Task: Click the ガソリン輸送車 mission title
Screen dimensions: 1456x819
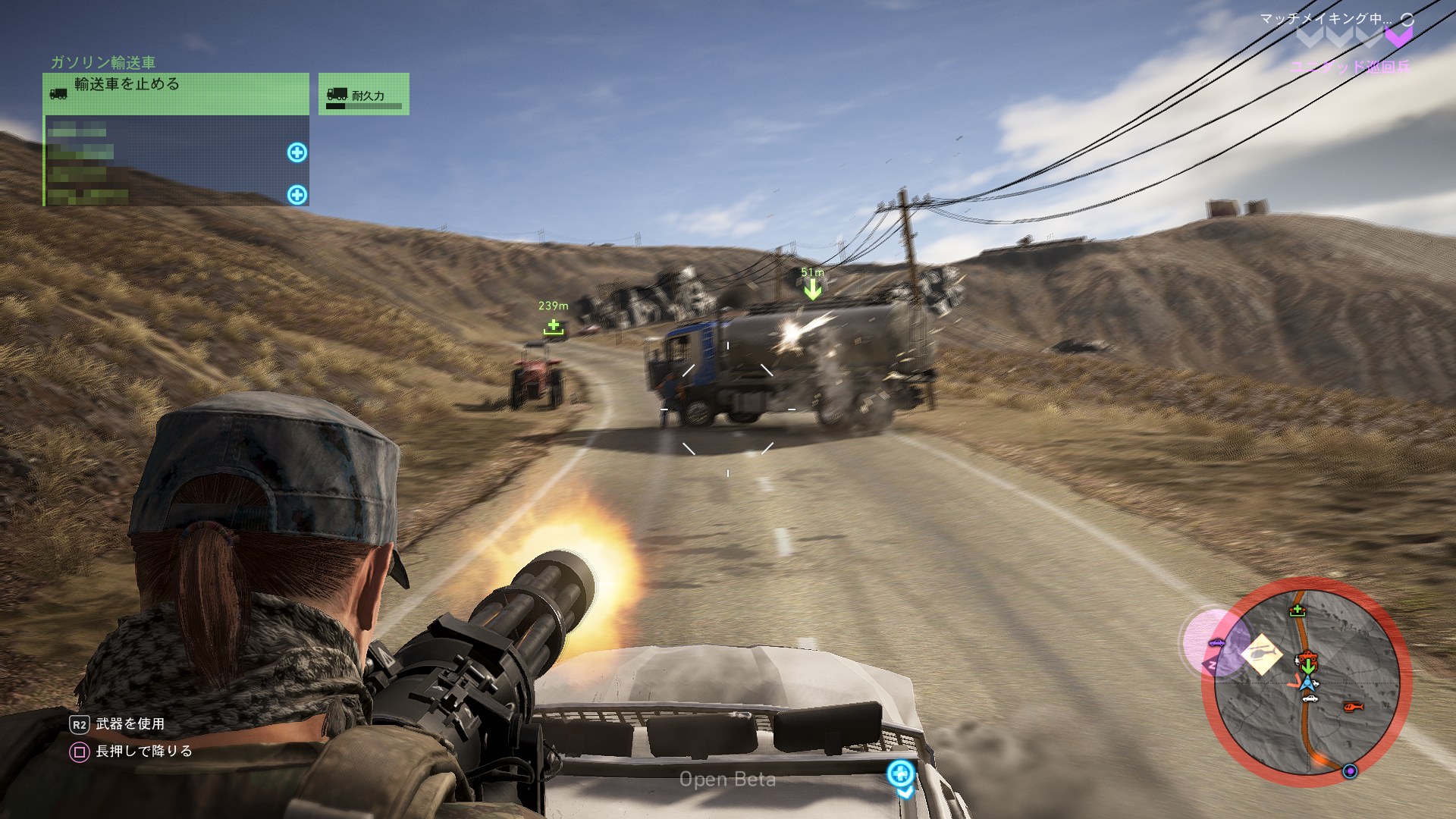Action: (102, 62)
